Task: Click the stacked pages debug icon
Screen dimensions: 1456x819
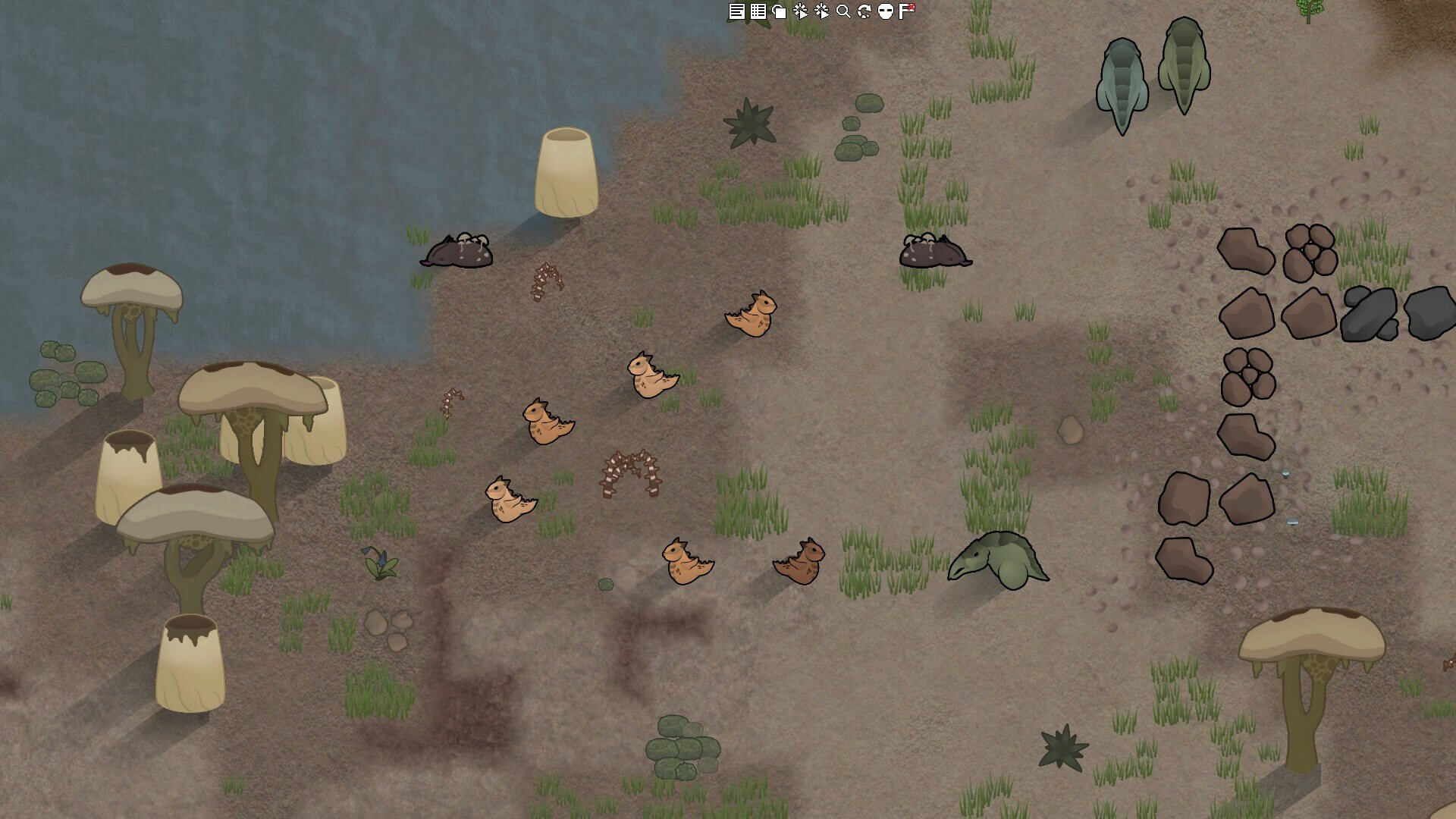Action: (779, 11)
